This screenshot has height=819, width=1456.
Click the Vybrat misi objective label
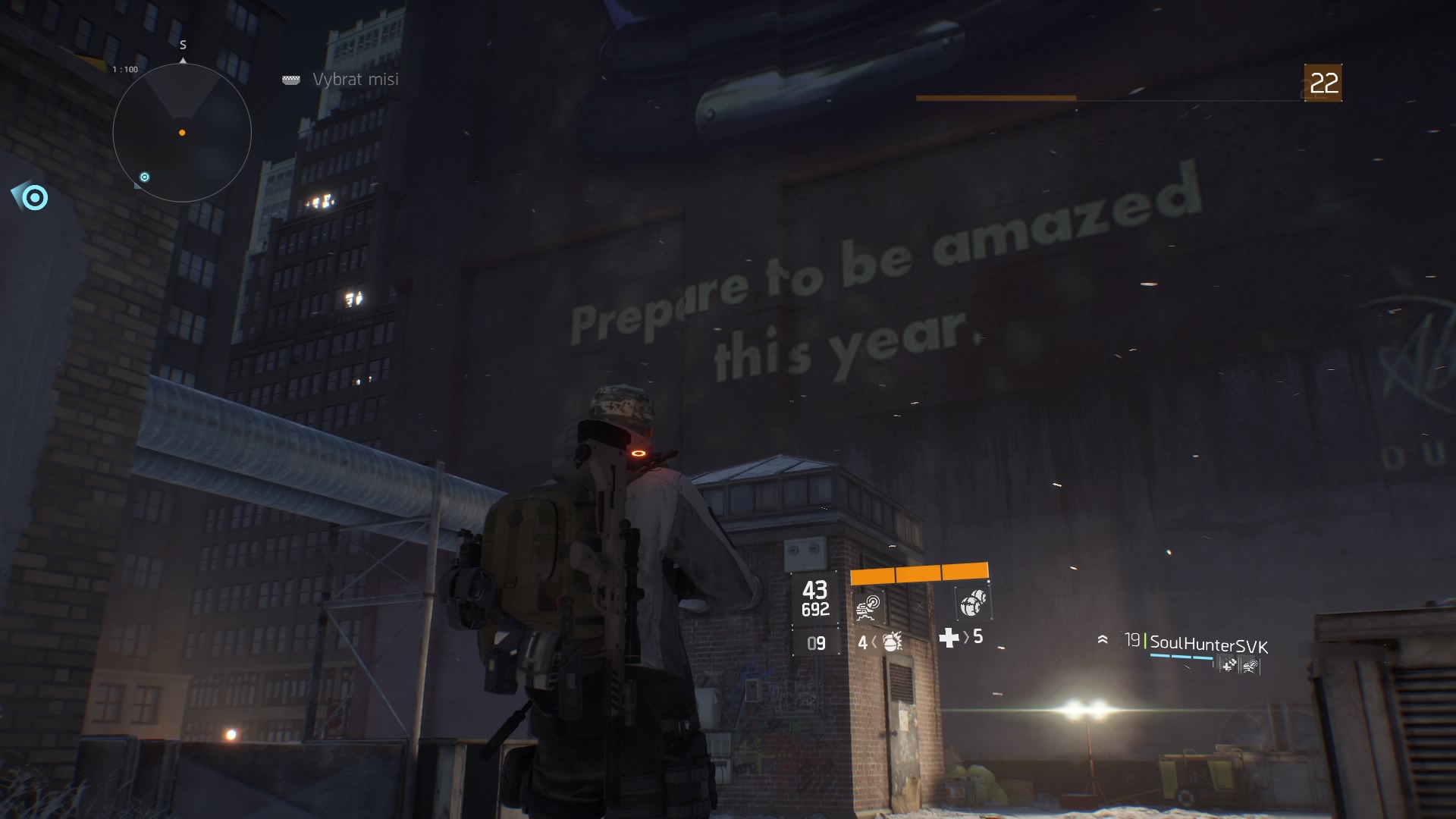[355, 80]
